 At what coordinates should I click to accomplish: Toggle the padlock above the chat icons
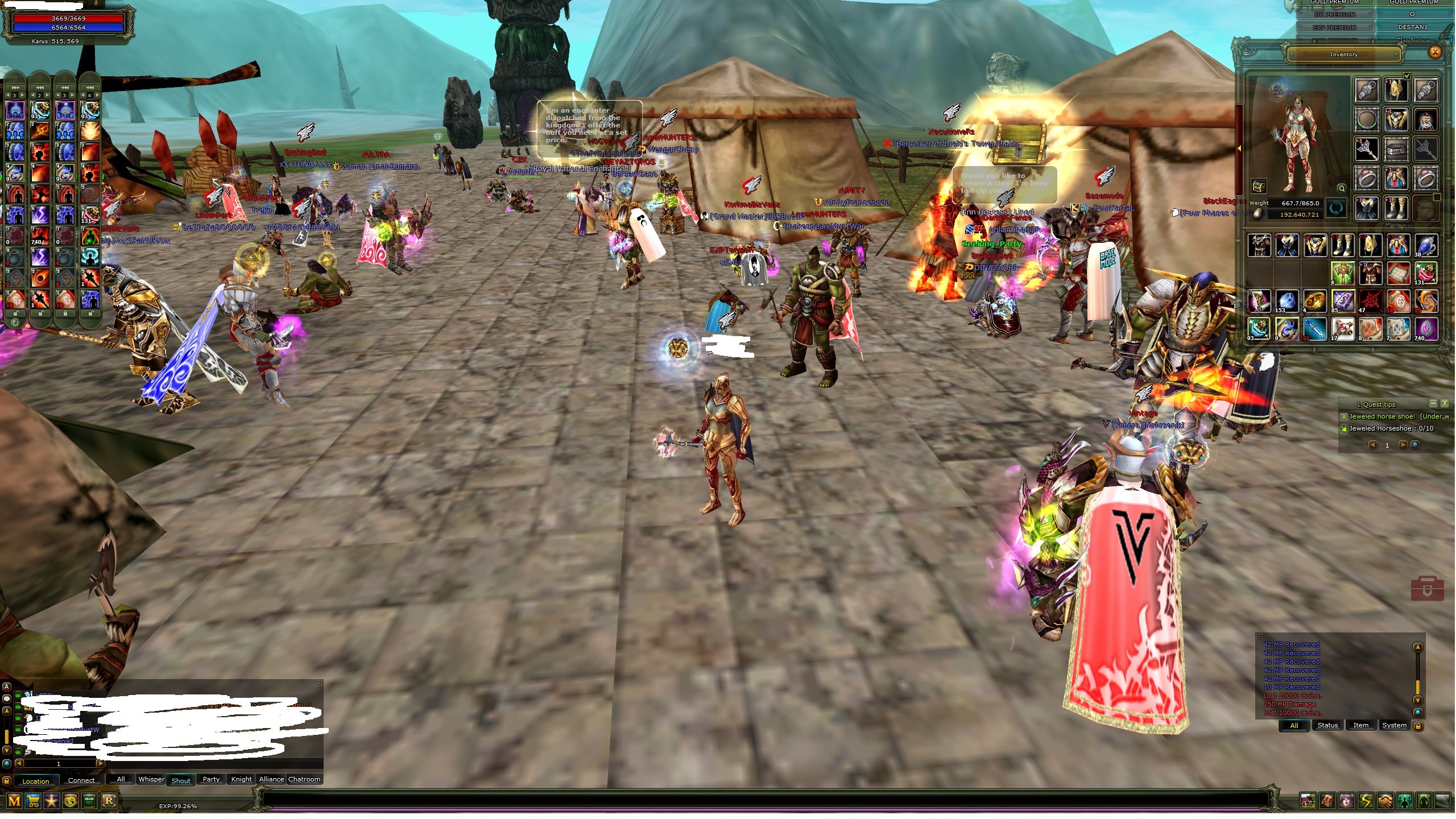click(x=7, y=781)
